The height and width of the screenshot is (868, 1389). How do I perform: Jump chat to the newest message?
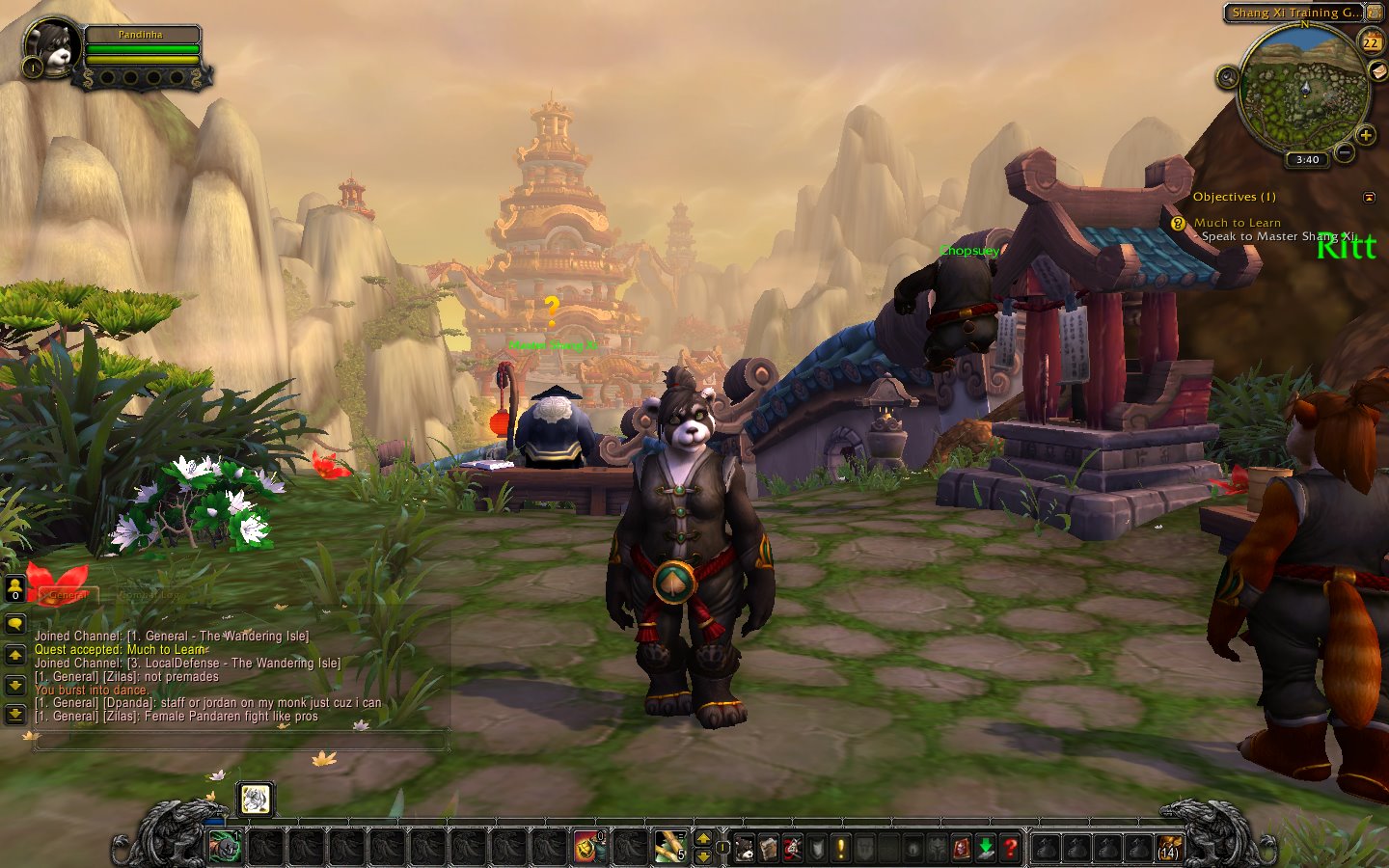[x=15, y=714]
